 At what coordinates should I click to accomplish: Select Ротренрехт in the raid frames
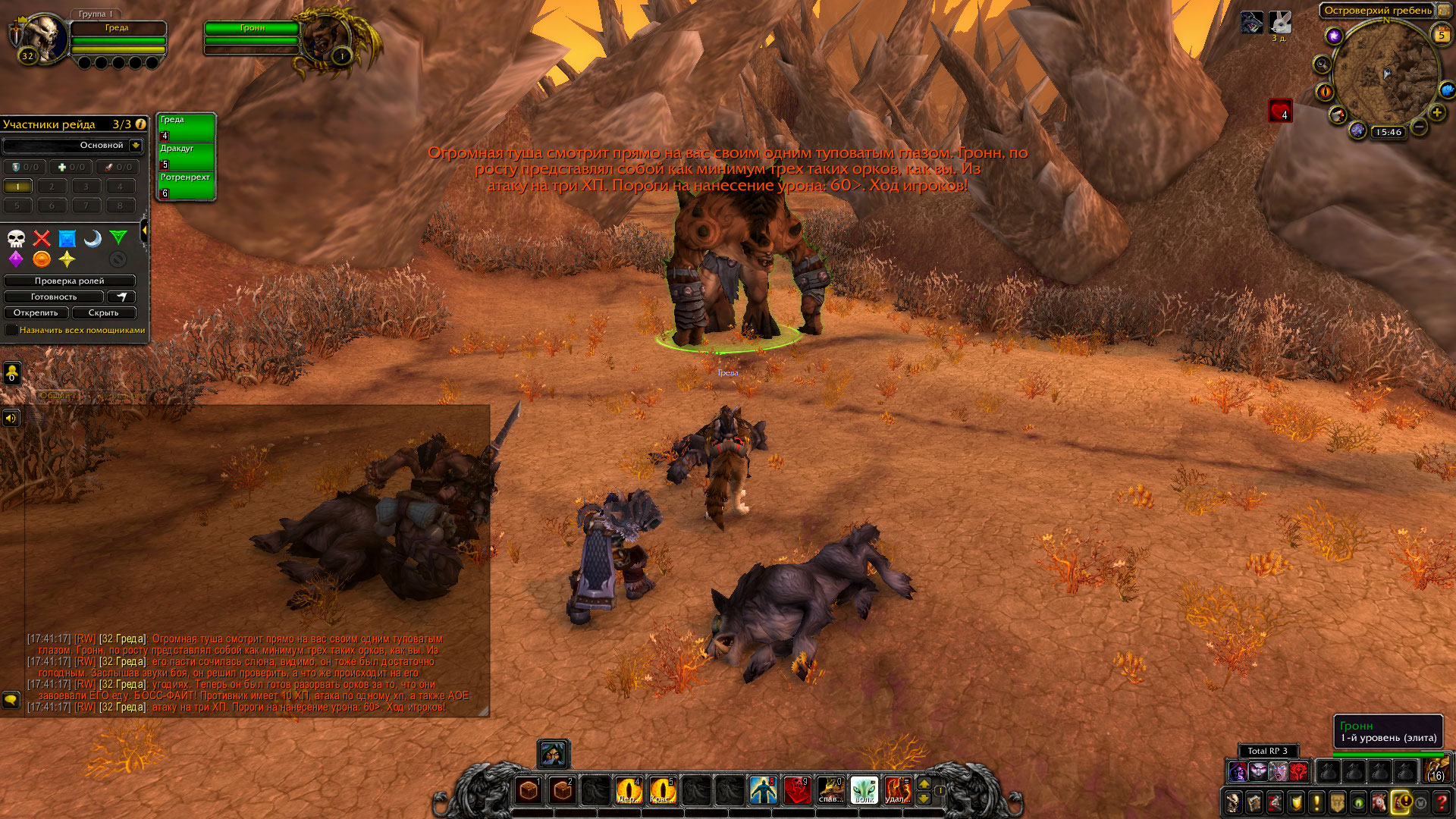pos(186,185)
